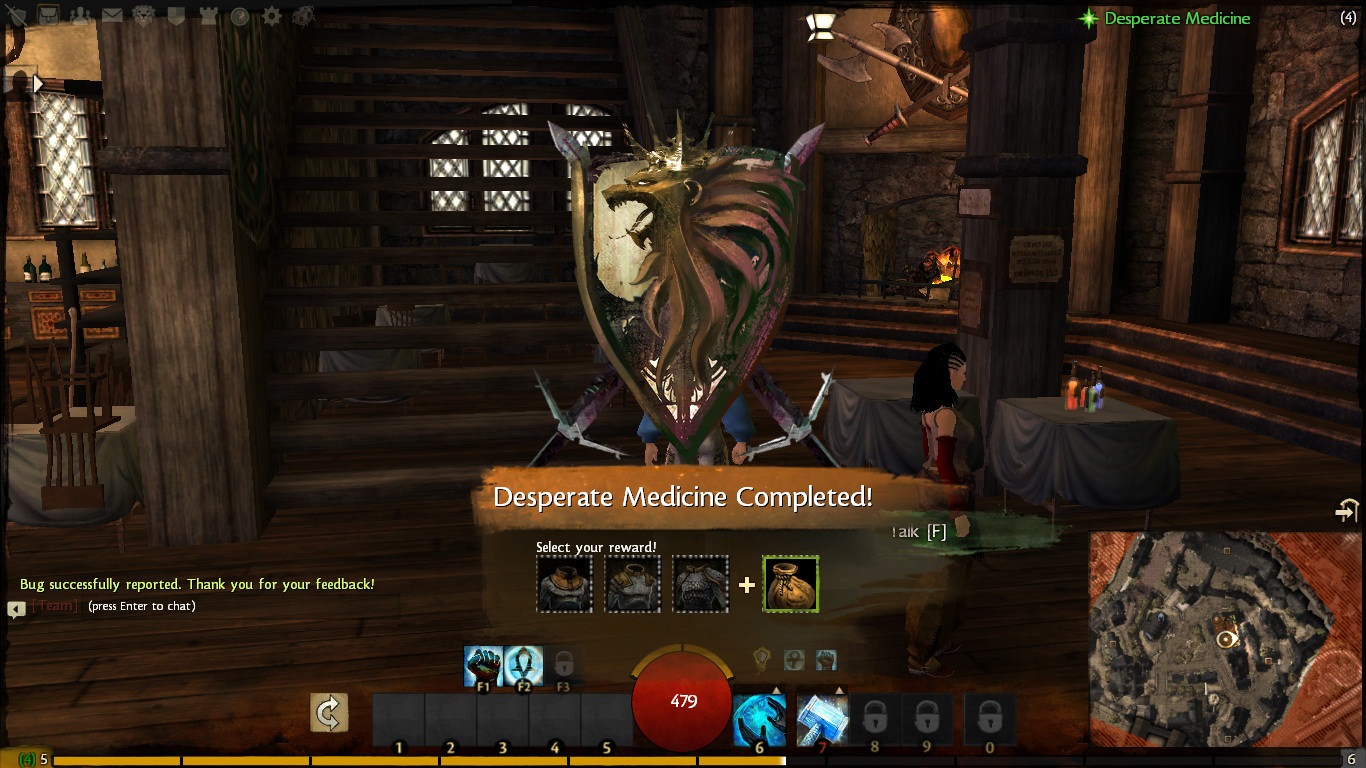
Task: Open the guild shield icon
Action: coord(176,16)
